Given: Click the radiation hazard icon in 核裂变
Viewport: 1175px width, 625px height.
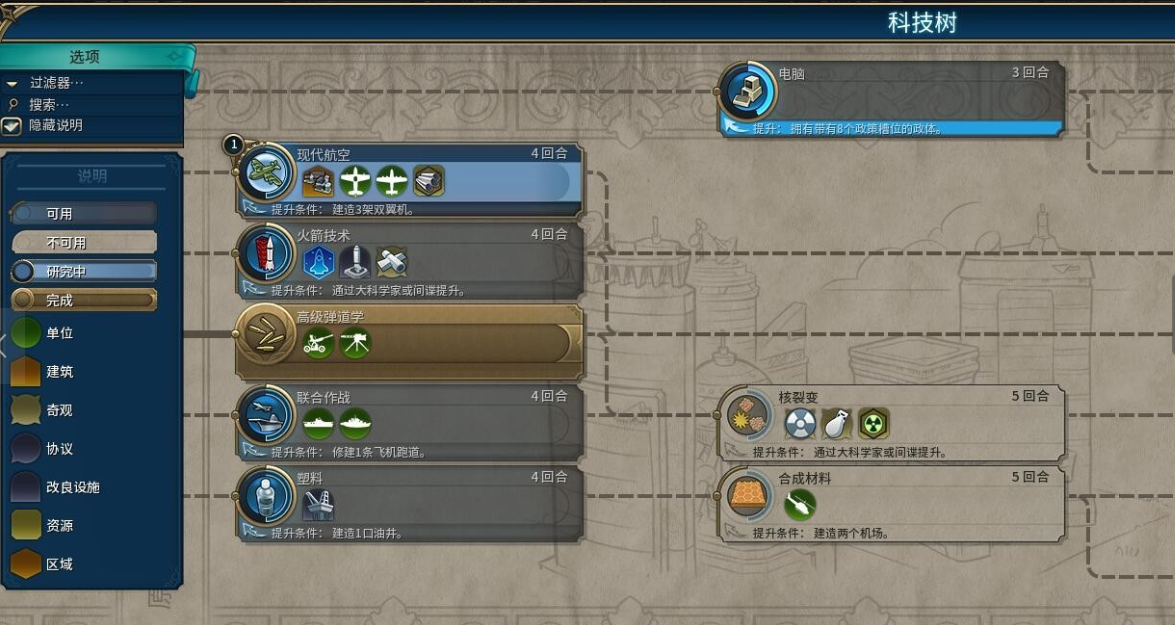Looking at the screenshot, I should pyautogui.click(x=874, y=423).
